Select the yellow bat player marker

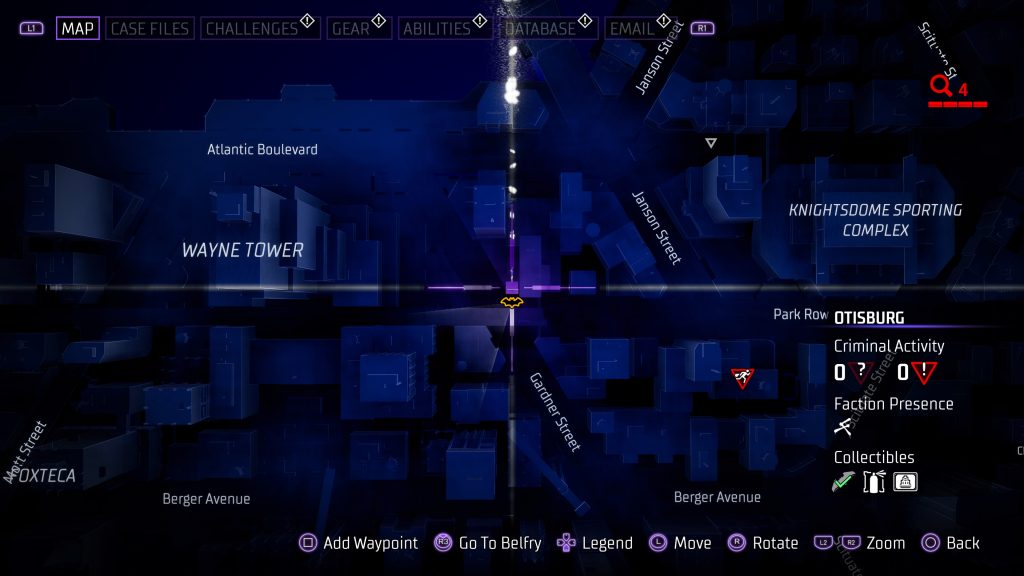point(511,300)
